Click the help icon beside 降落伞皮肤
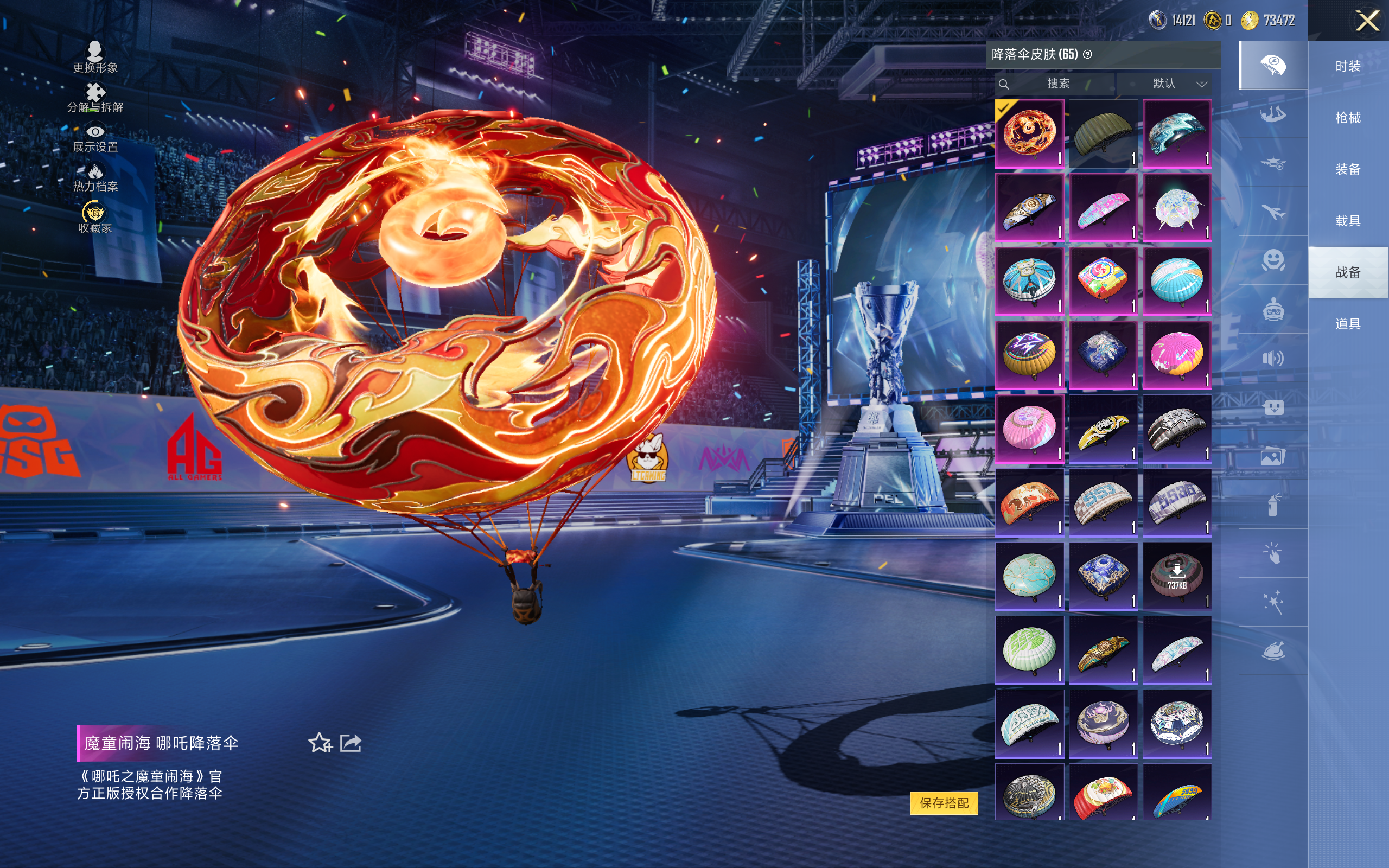This screenshot has width=1389, height=868. pyautogui.click(x=1088, y=55)
